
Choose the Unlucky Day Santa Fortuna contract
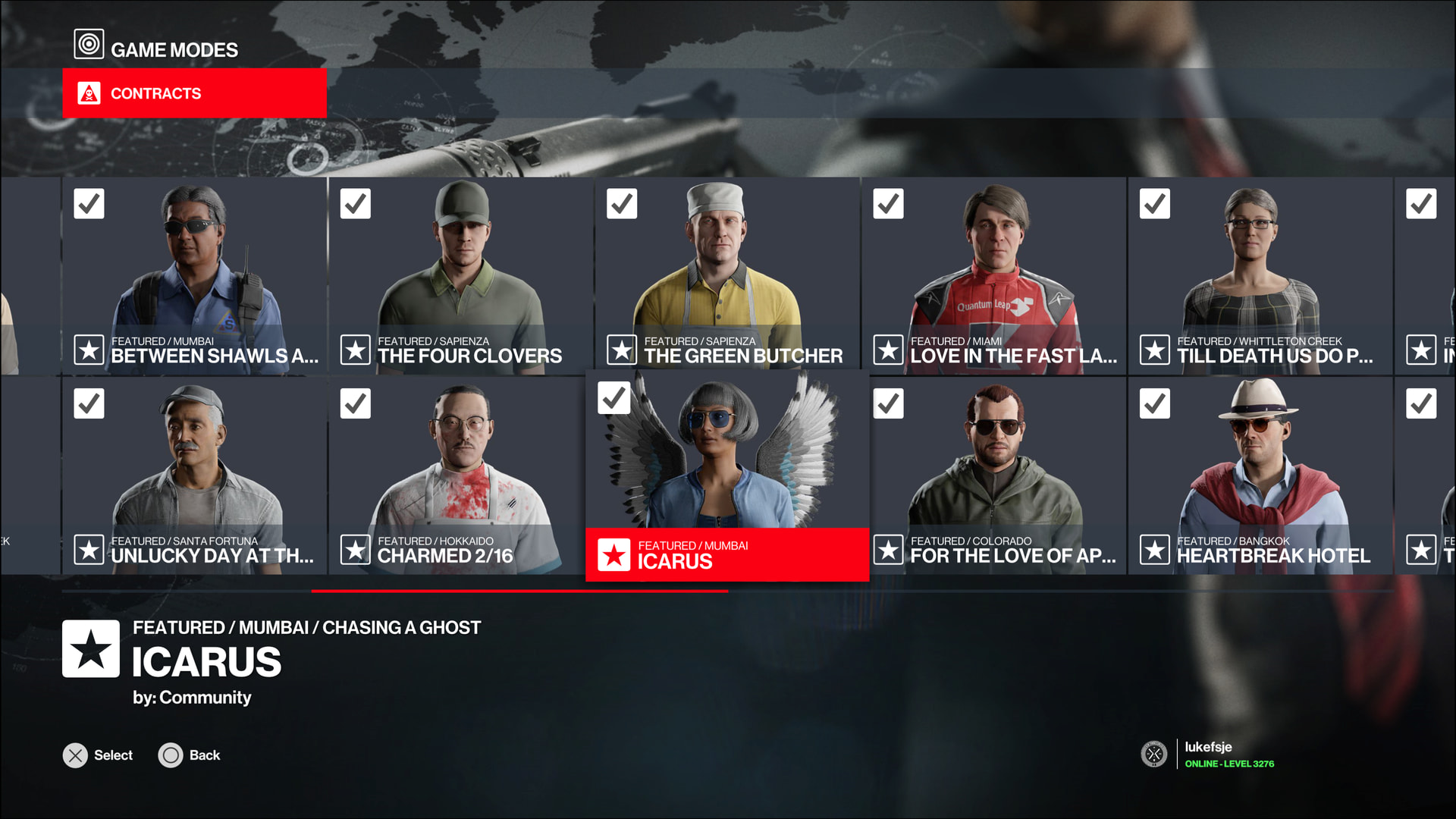194,476
